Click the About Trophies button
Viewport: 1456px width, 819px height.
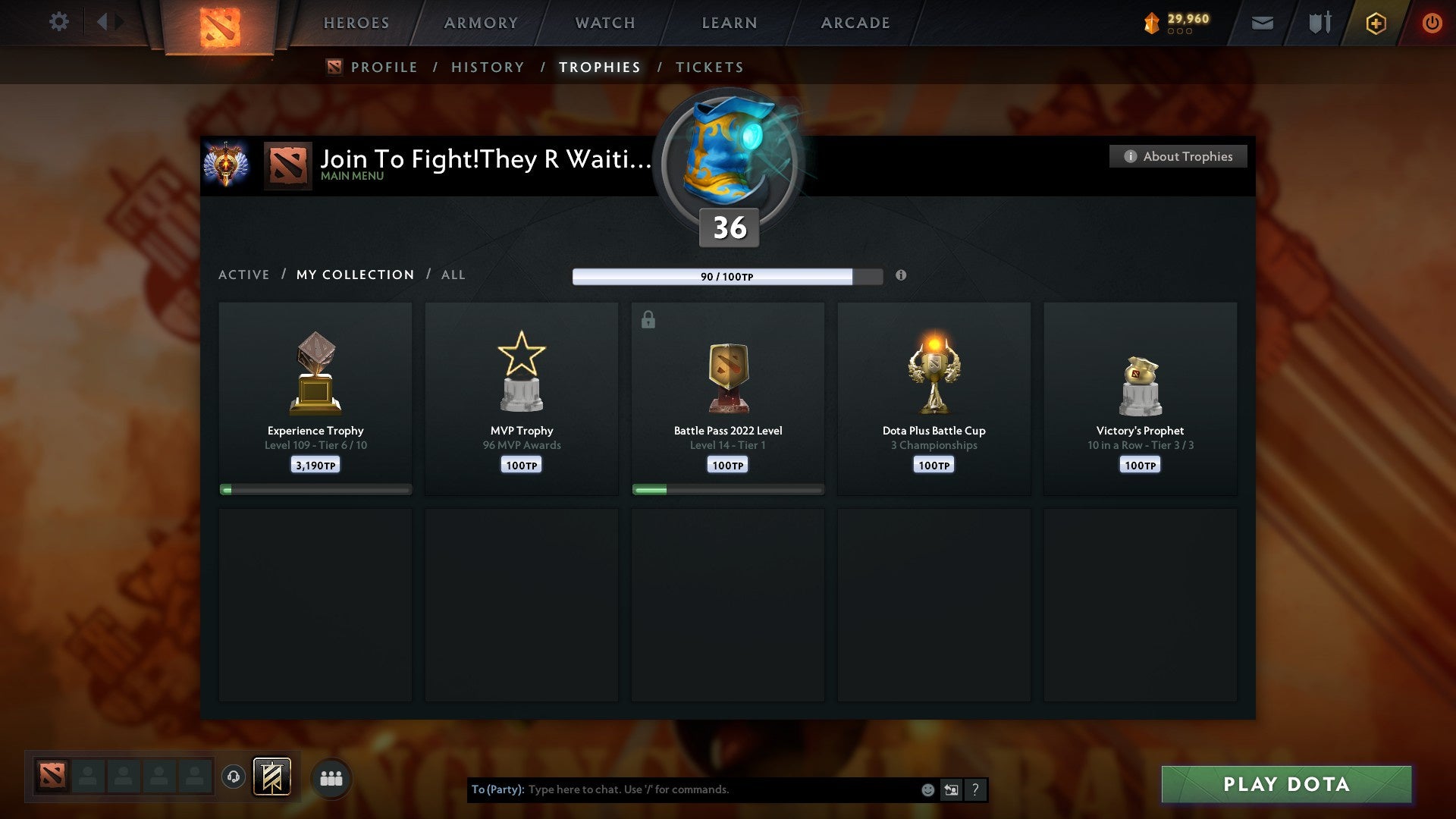pos(1178,156)
